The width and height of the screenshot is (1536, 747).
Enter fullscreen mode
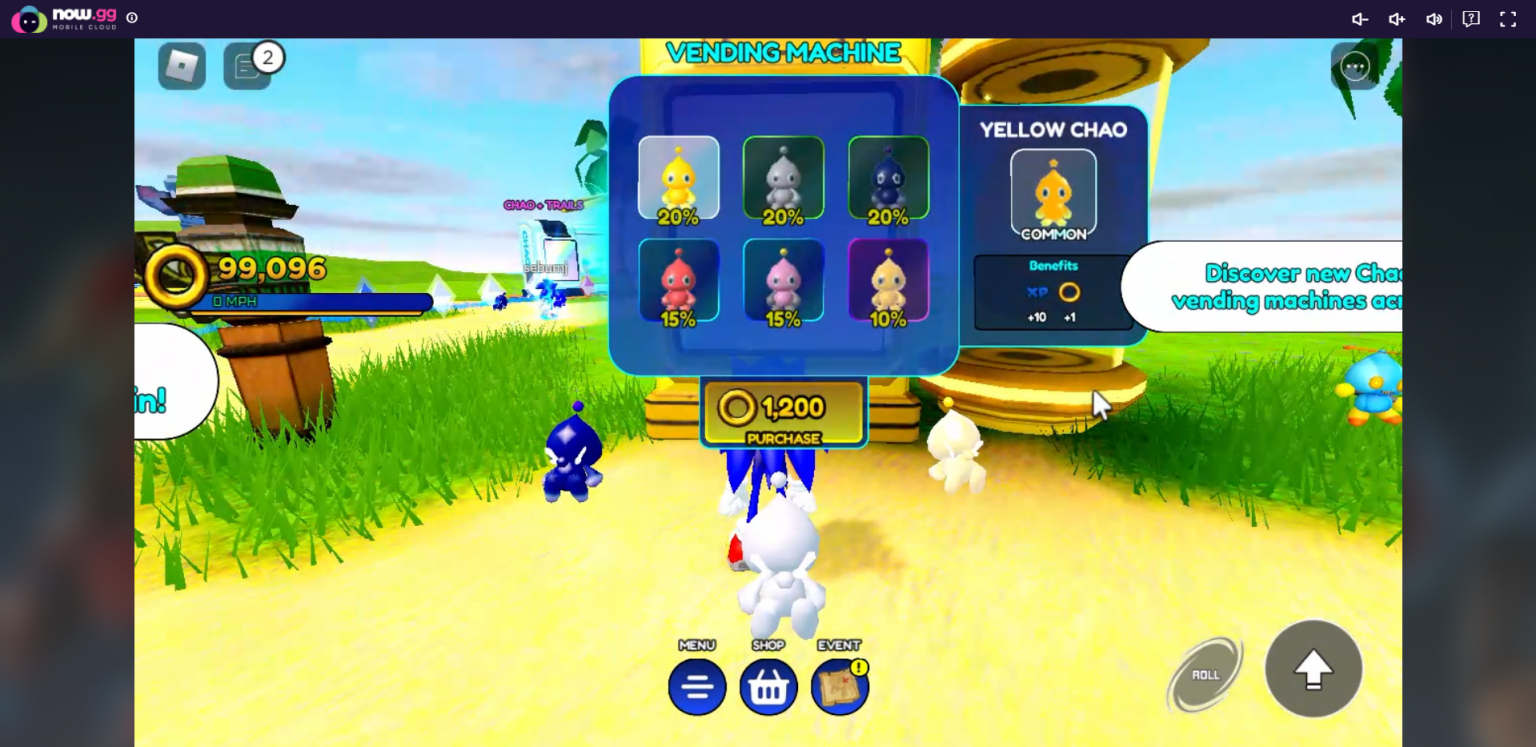[x=1507, y=18]
